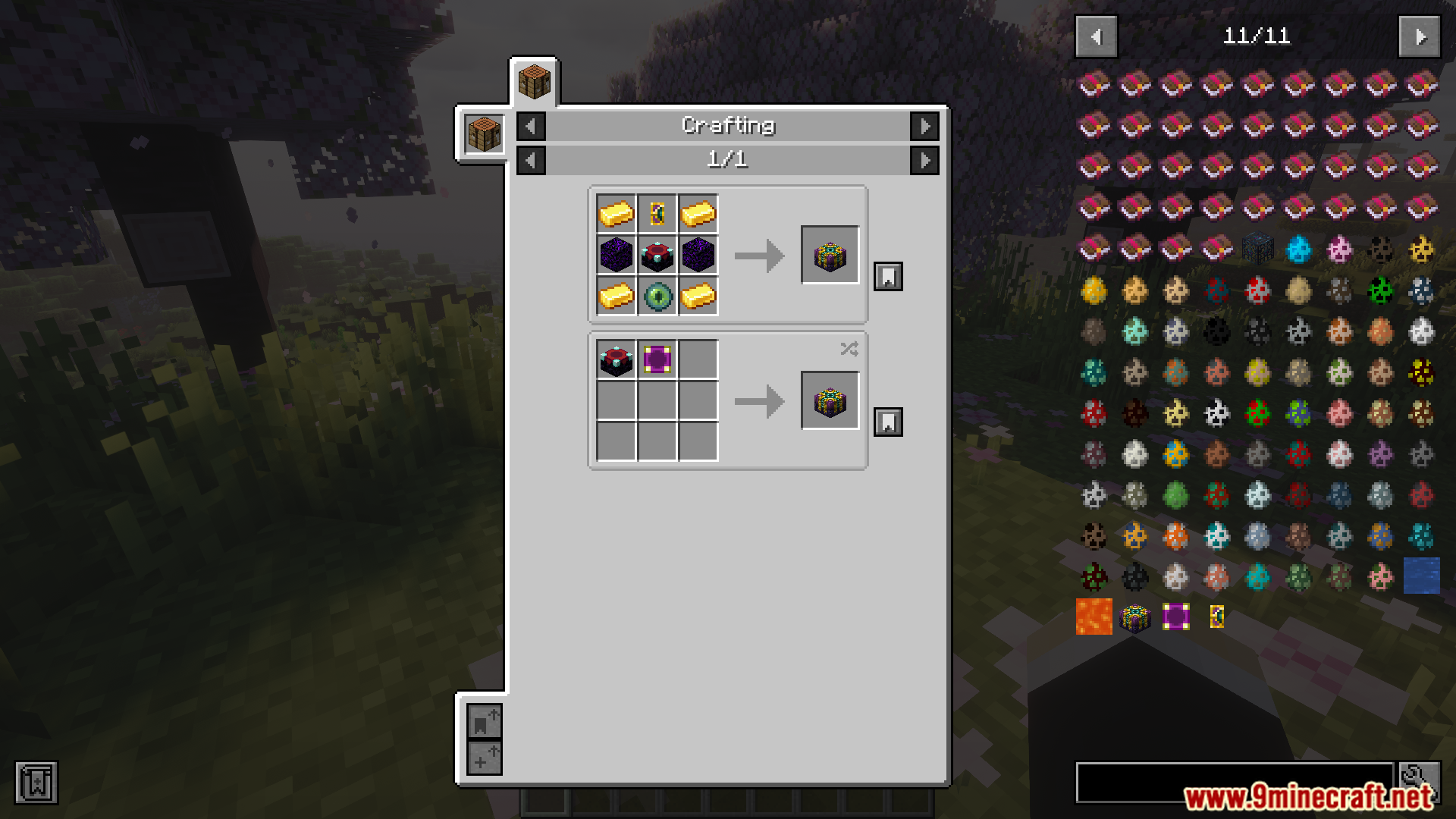Select the recipe output shulker-like box
This screenshot has width=1456, height=819.
830,256
